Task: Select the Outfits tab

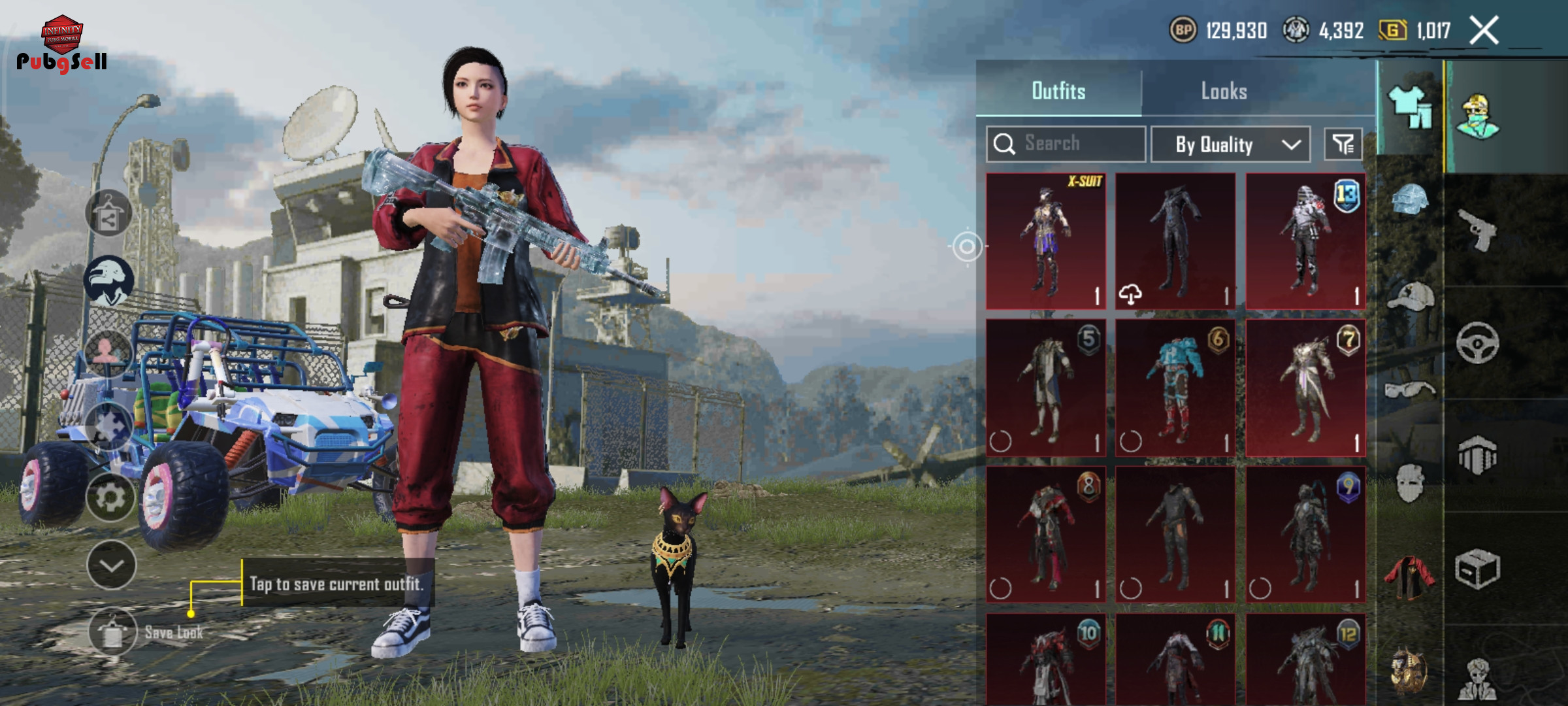Action: pyautogui.click(x=1058, y=91)
